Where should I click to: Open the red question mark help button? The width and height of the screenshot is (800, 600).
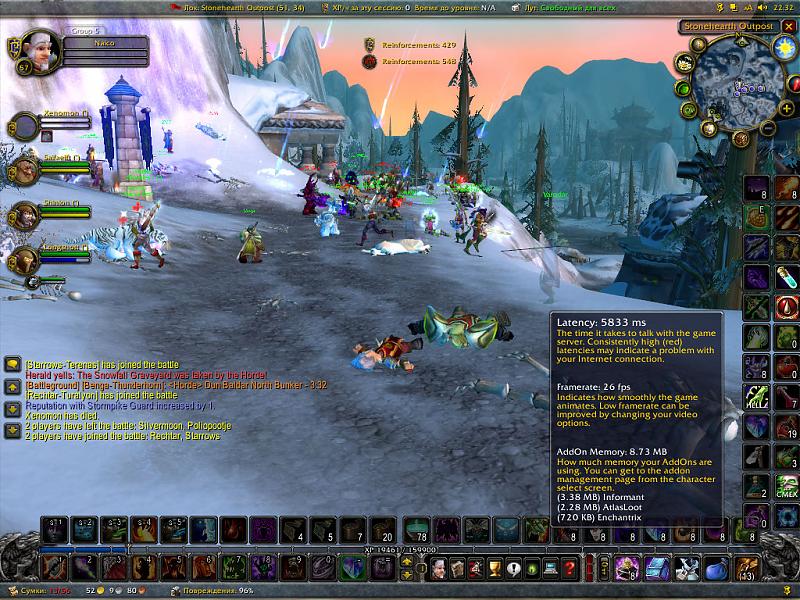coord(567,568)
